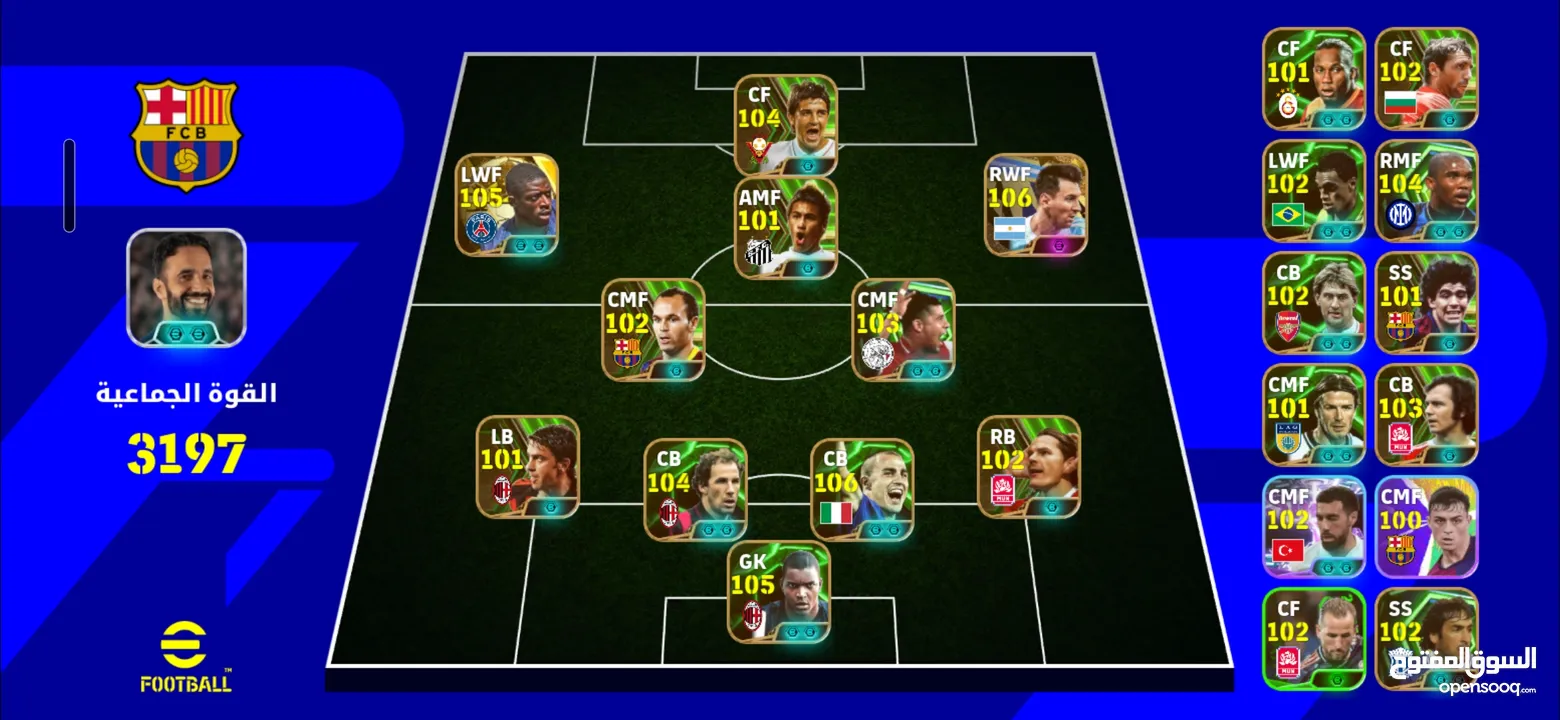Select the RWF 106 player card
This screenshot has width=1560, height=720.
[1035, 205]
